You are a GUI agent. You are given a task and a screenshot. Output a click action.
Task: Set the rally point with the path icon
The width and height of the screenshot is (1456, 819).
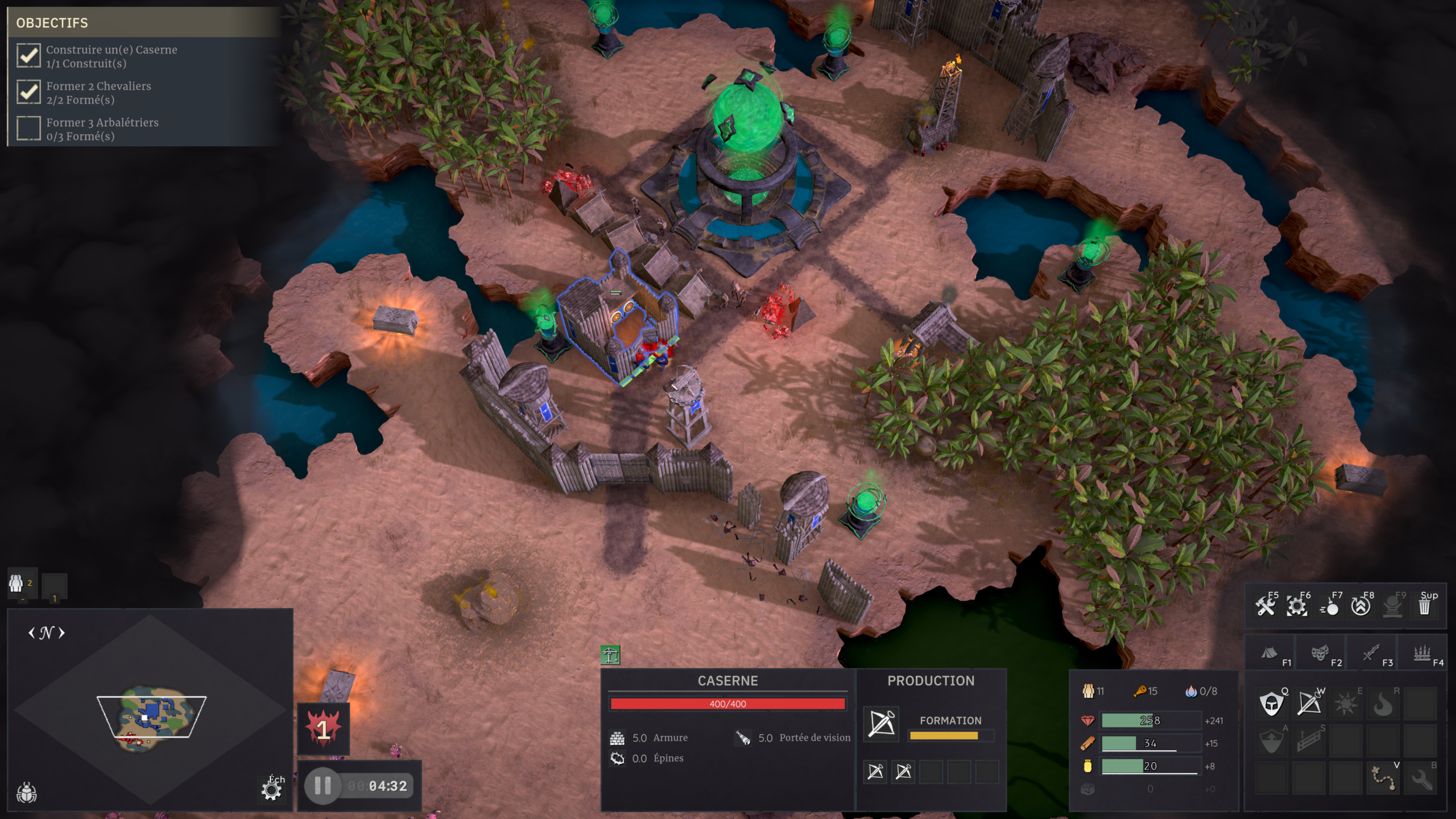pos(1383,777)
